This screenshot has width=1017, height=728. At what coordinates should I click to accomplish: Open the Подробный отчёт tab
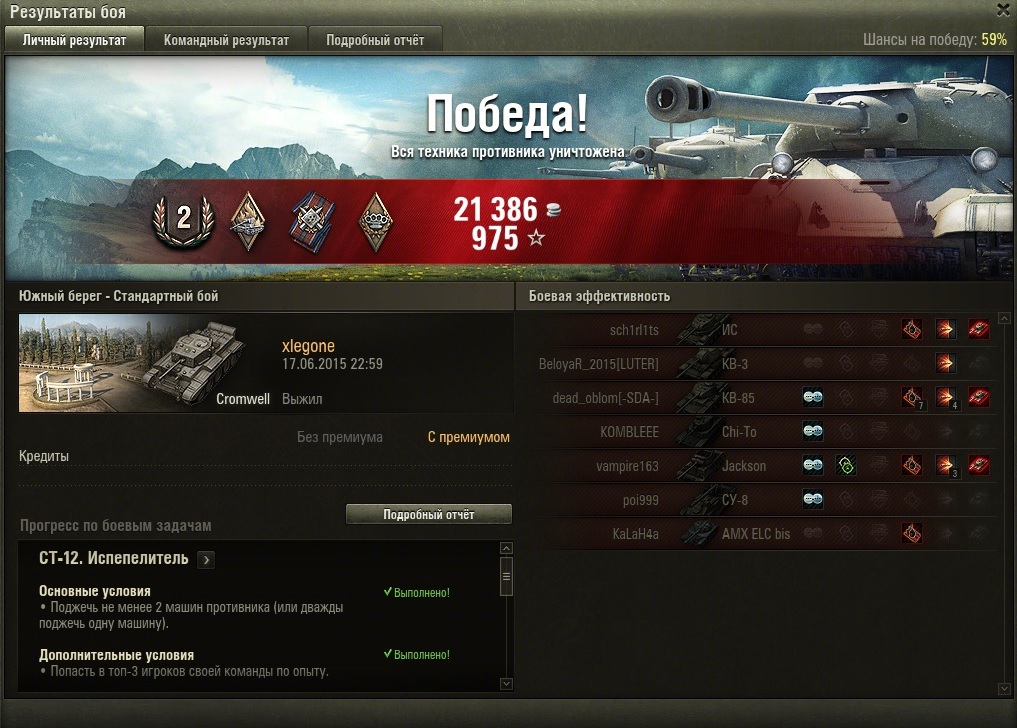point(375,40)
